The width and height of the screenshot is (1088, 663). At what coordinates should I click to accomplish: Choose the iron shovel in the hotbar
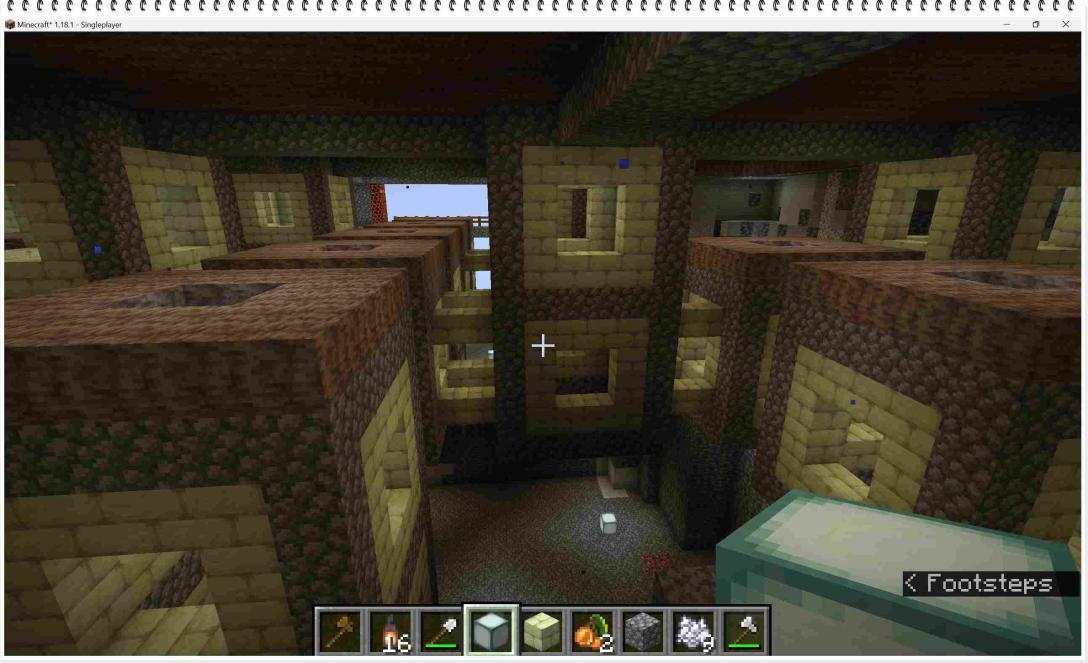tap(441, 631)
